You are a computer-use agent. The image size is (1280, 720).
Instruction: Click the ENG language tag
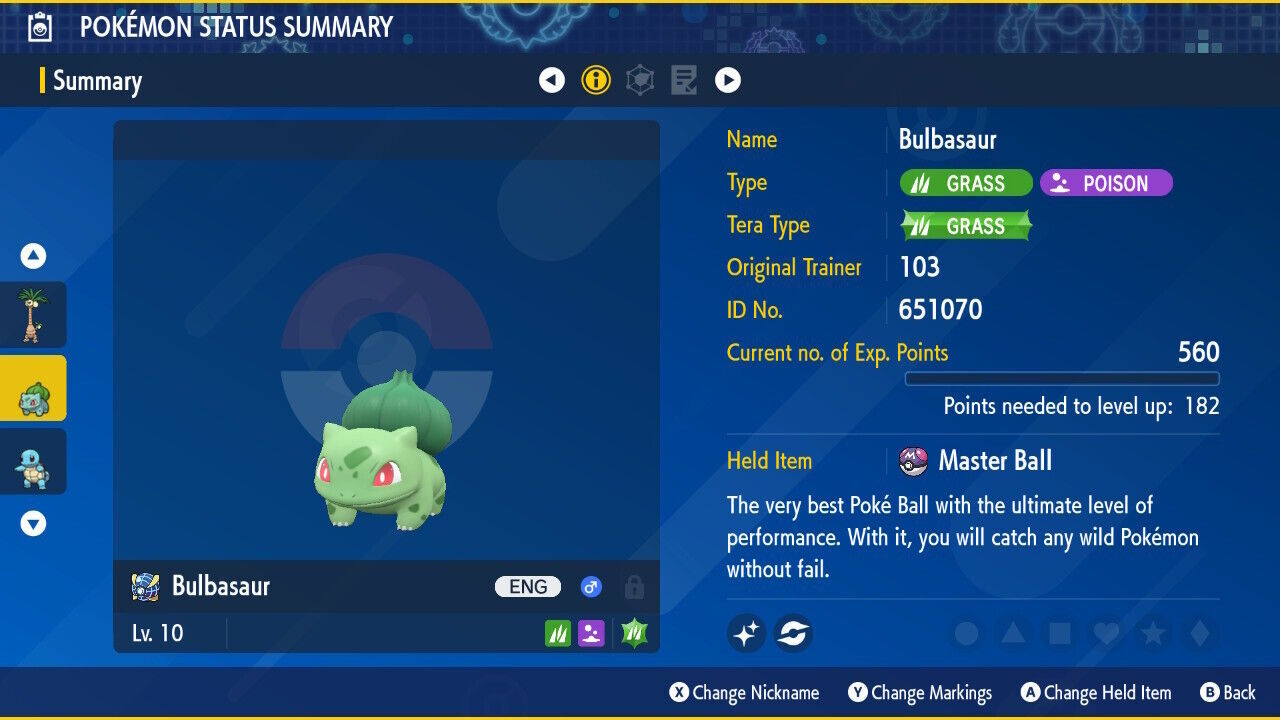pyautogui.click(x=527, y=587)
